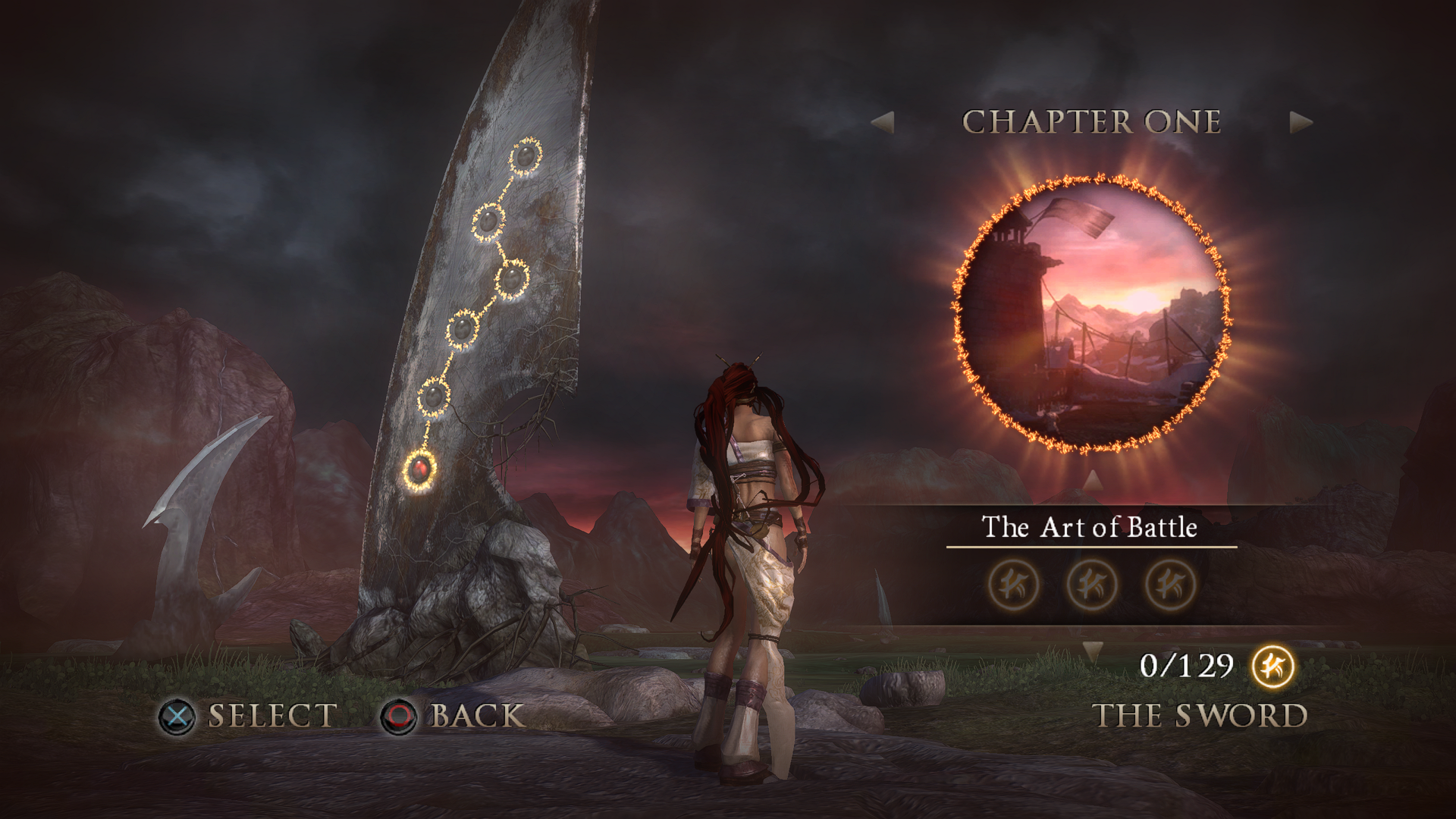This screenshot has height=819, width=1456.
Task: Select the glowing red node on the sword
Action: pyautogui.click(x=420, y=469)
